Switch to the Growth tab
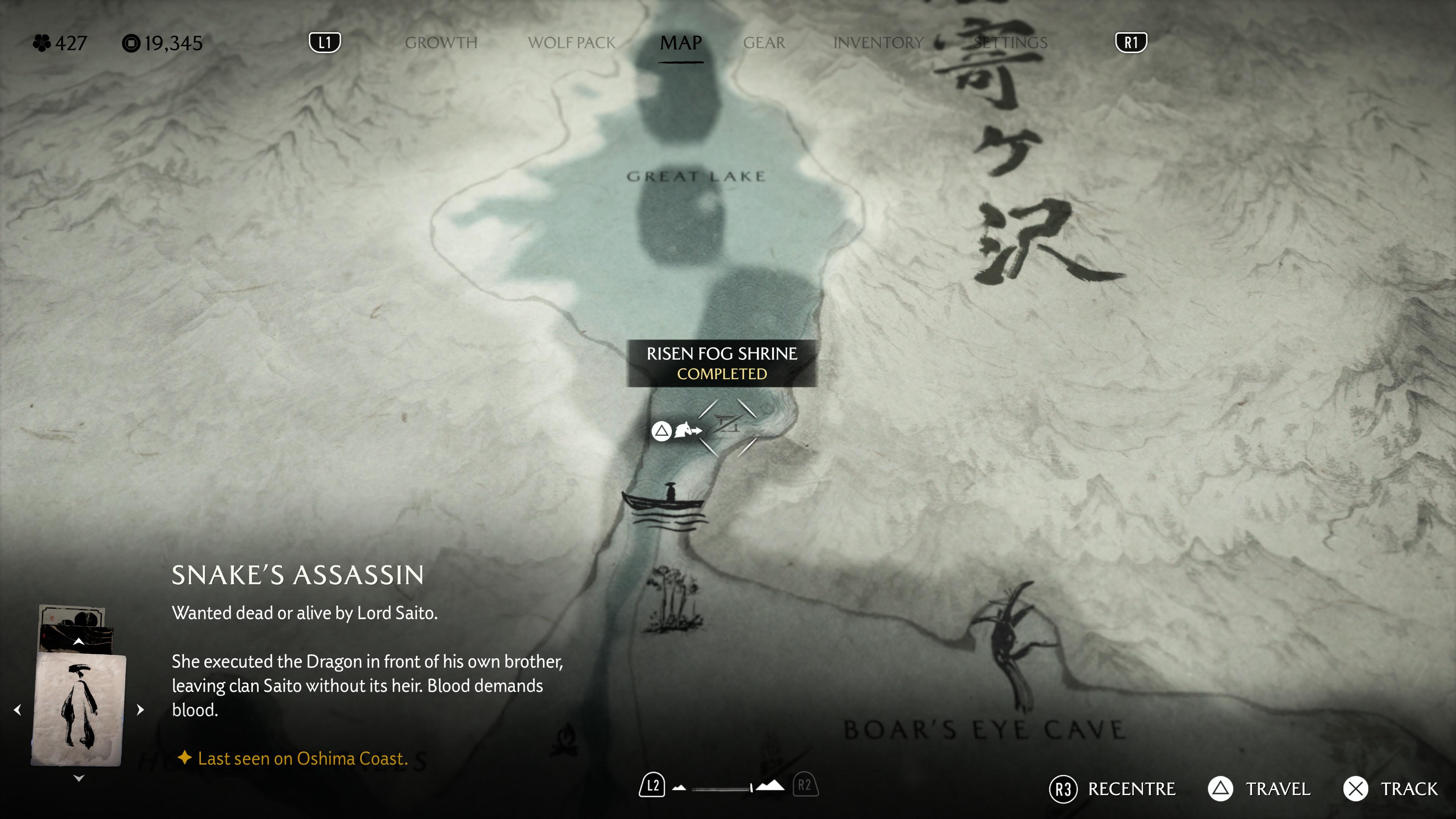The height and width of the screenshot is (819, 1456). pyautogui.click(x=441, y=43)
